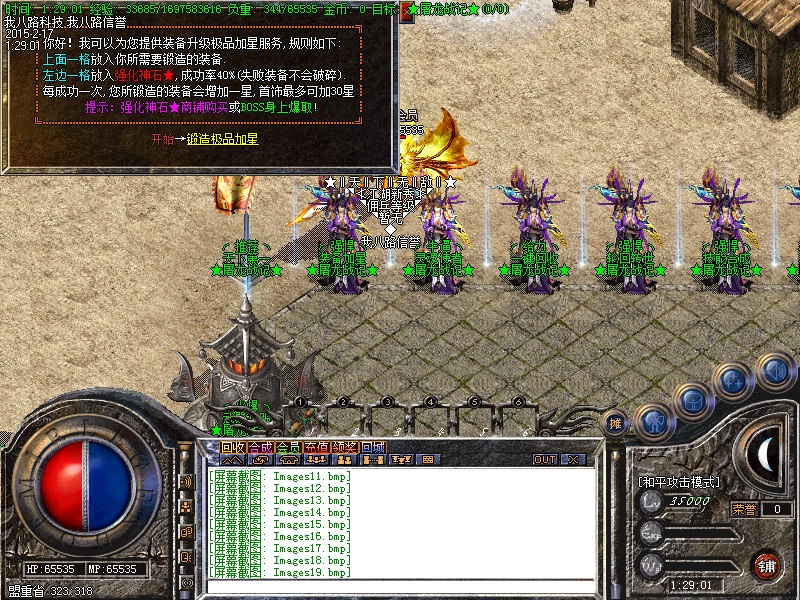Select the 会员 member tab
Image resolution: width=800 pixels, height=600 pixels.
click(x=288, y=447)
